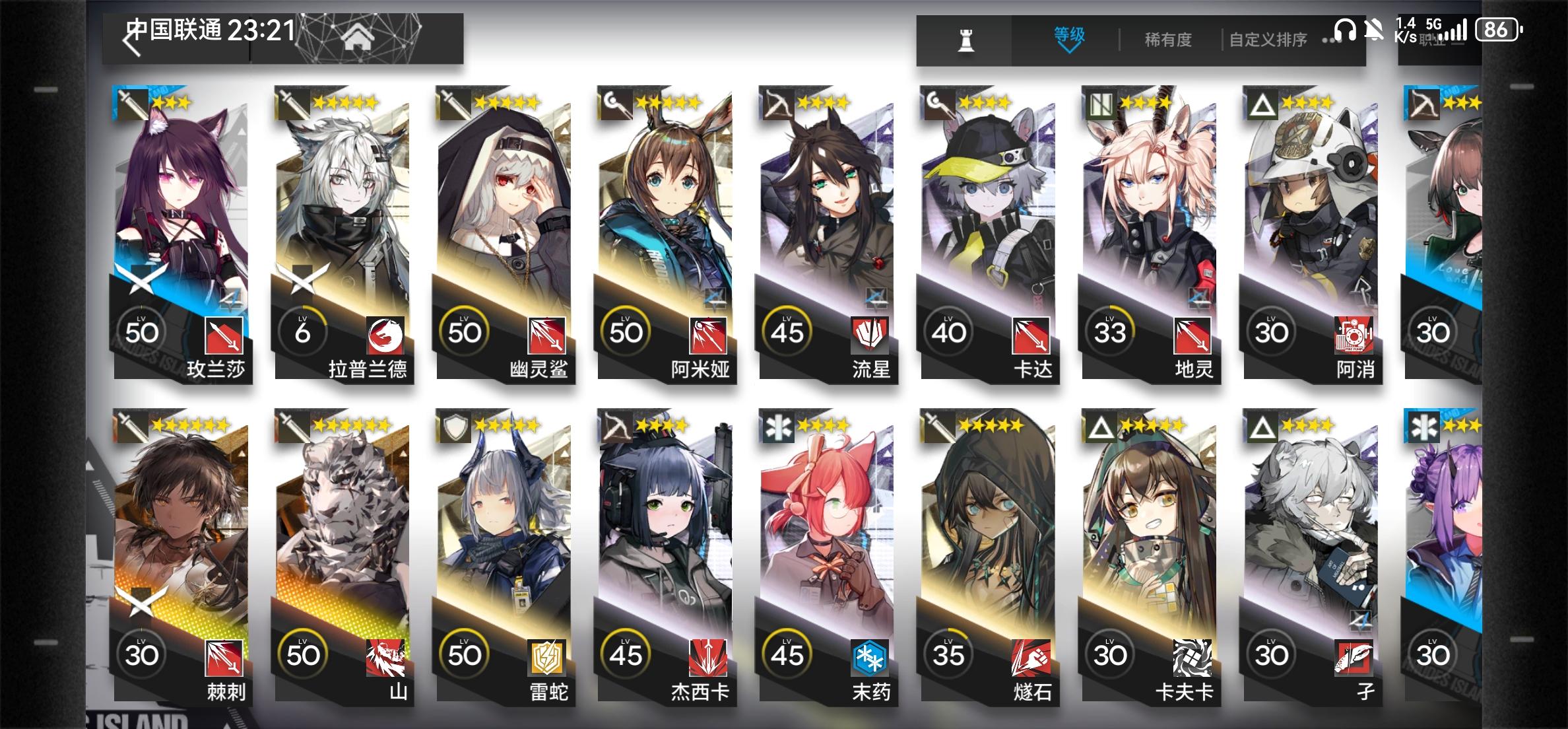This screenshot has height=729, width=1568.
Task: Click the Guard sword class icon on 玫兰莎
Action: 132,104
